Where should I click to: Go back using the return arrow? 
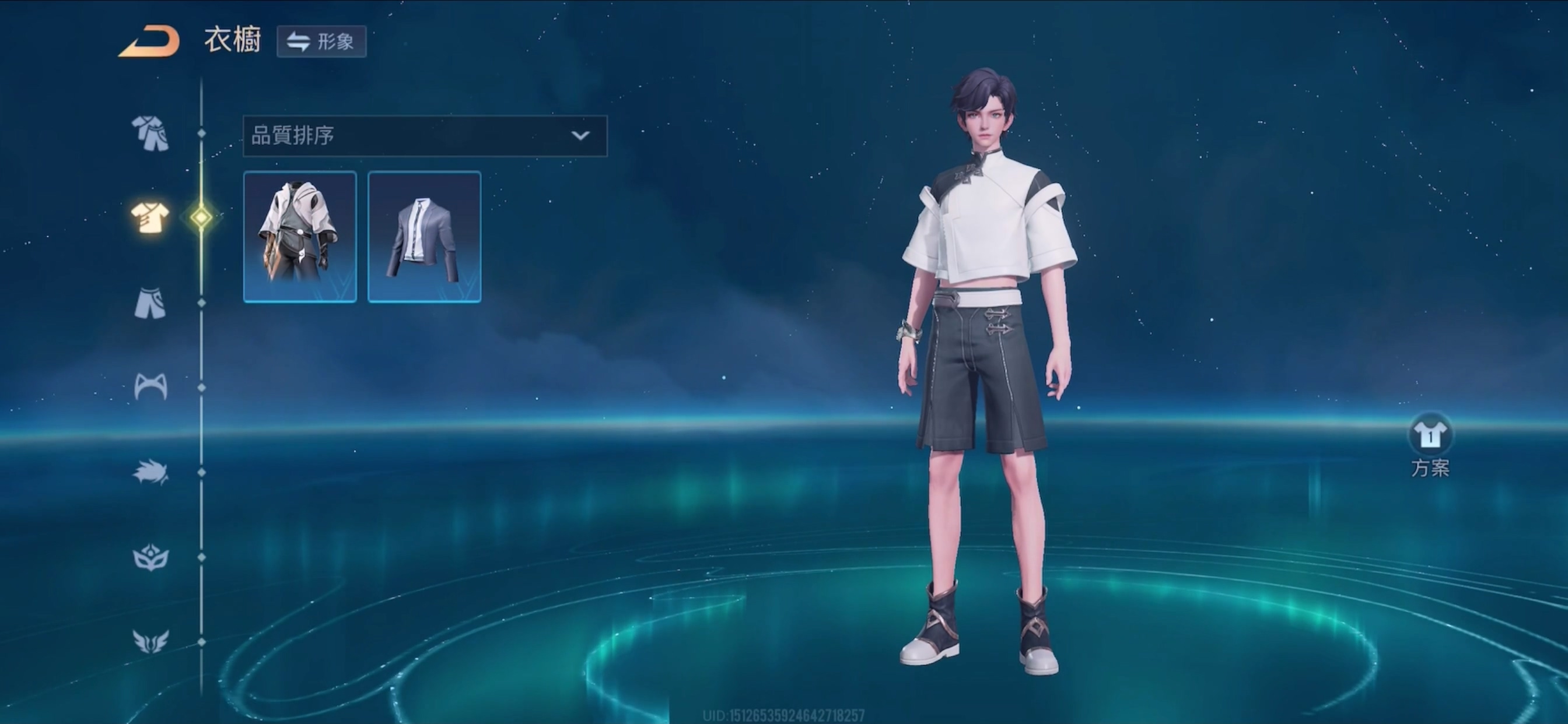(149, 42)
